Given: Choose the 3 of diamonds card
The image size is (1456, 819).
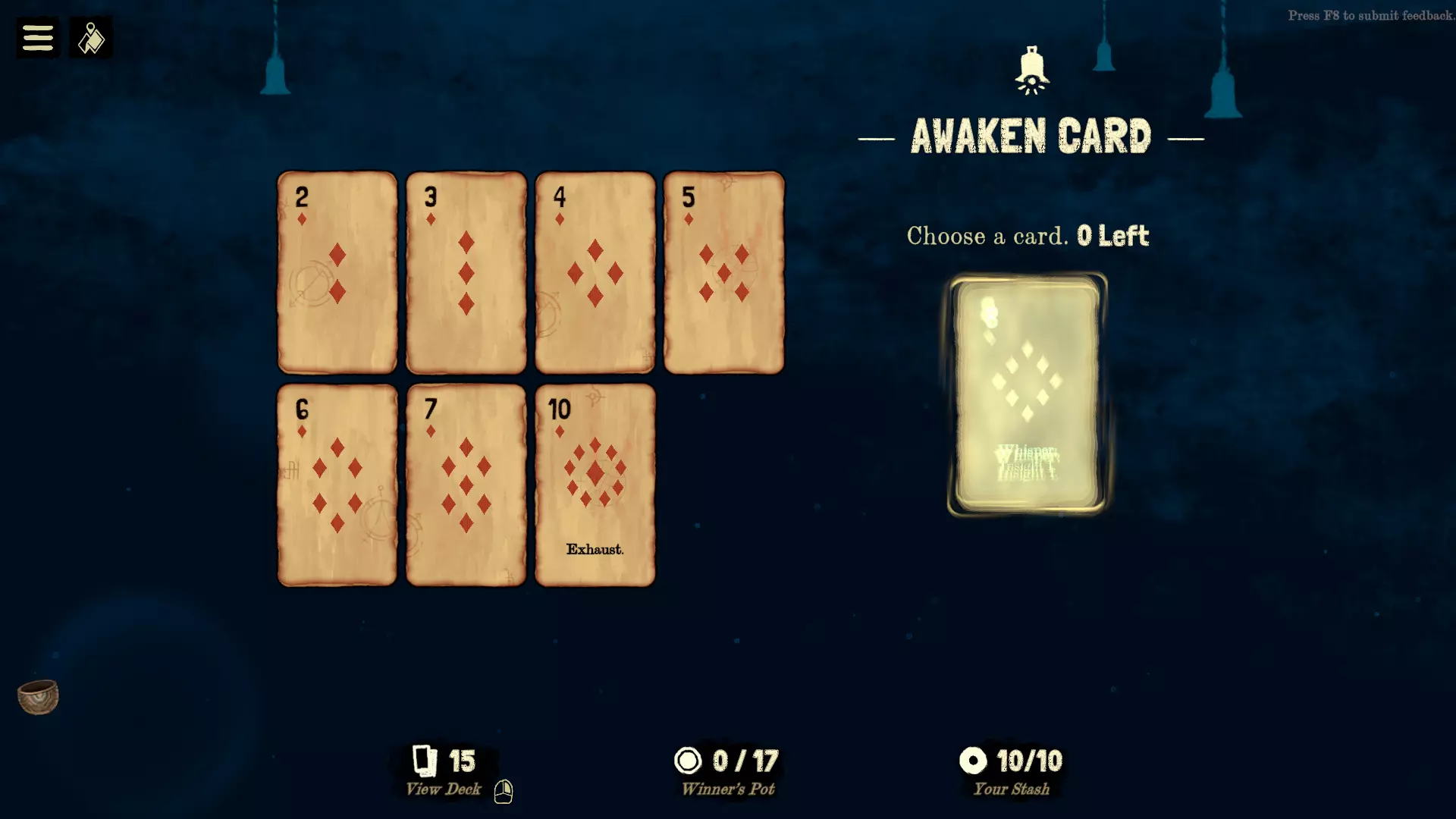Looking at the screenshot, I should (x=466, y=272).
